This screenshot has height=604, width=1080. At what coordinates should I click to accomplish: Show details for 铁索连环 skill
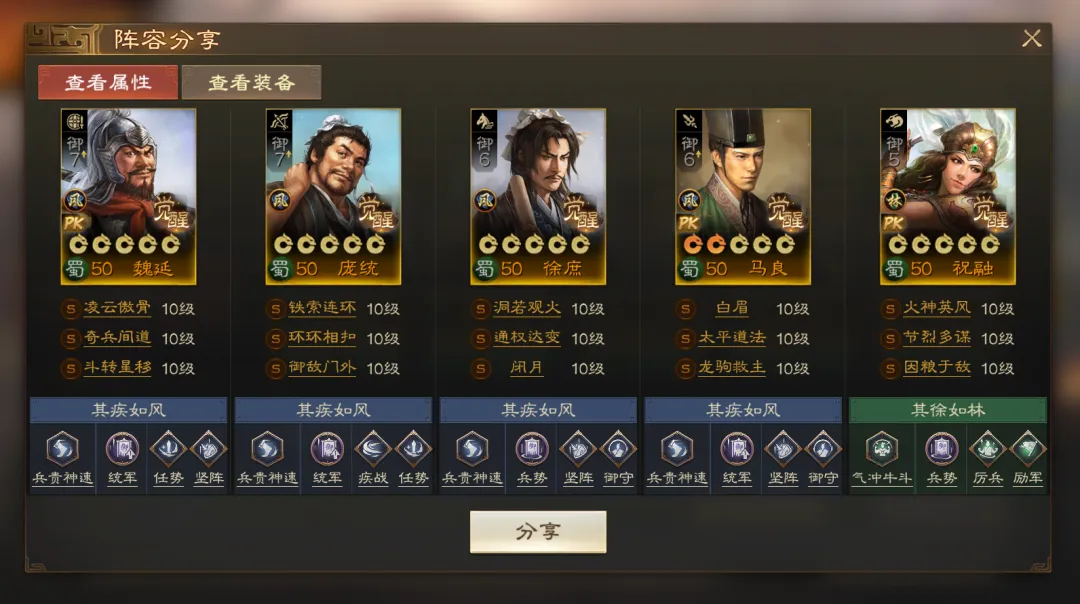pos(322,309)
